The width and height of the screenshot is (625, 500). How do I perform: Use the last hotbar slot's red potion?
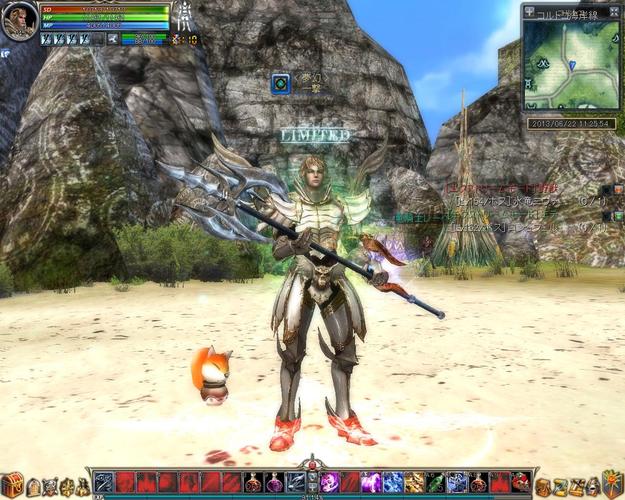pyautogui.click(x=521, y=482)
